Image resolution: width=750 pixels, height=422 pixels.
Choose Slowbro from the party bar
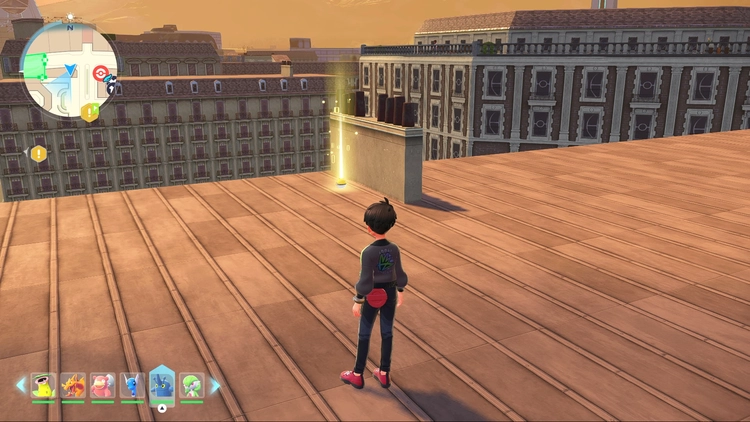[102, 385]
